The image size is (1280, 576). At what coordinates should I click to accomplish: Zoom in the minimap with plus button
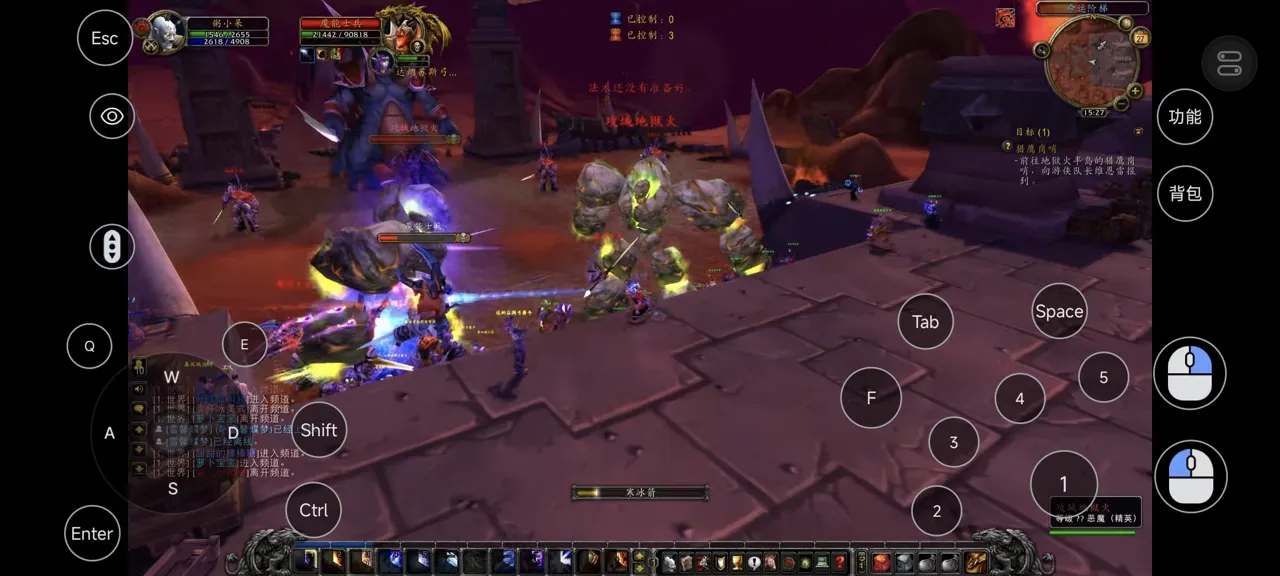(x=1135, y=91)
